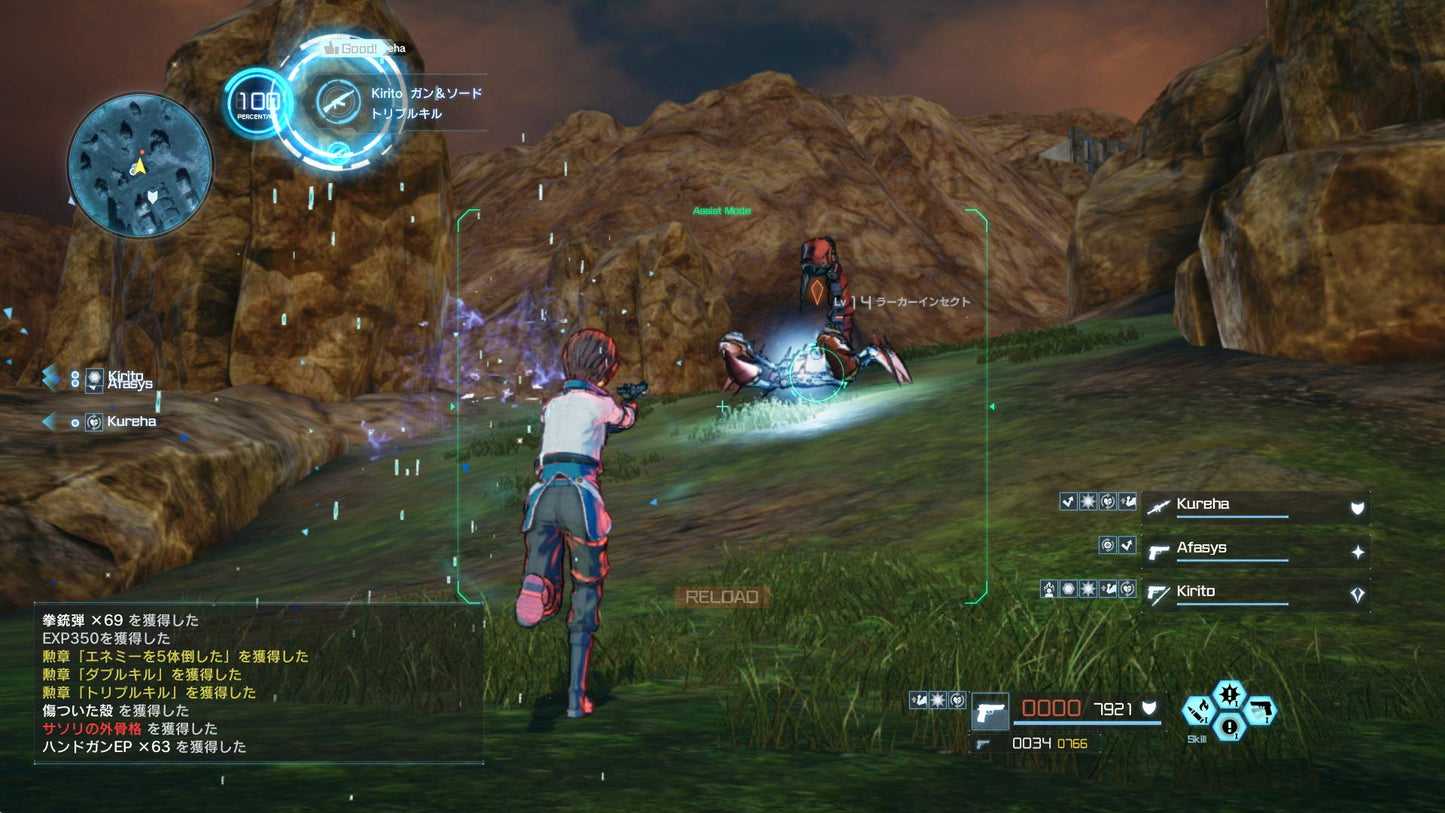Select the pistol skill hexagon on the far right
The width and height of the screenshot is (1445, 813).
[1260, 710]
